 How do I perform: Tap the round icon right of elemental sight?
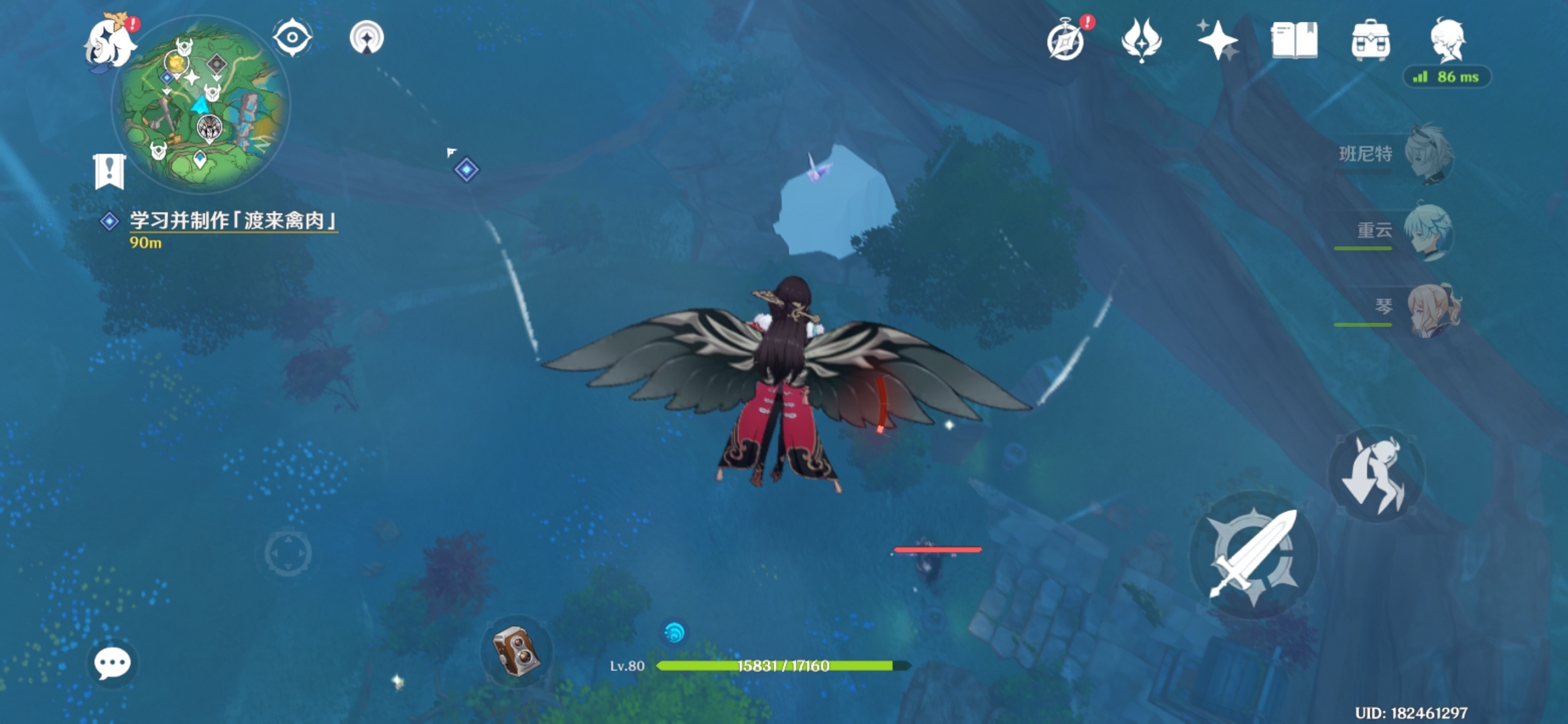click(367, 38)
